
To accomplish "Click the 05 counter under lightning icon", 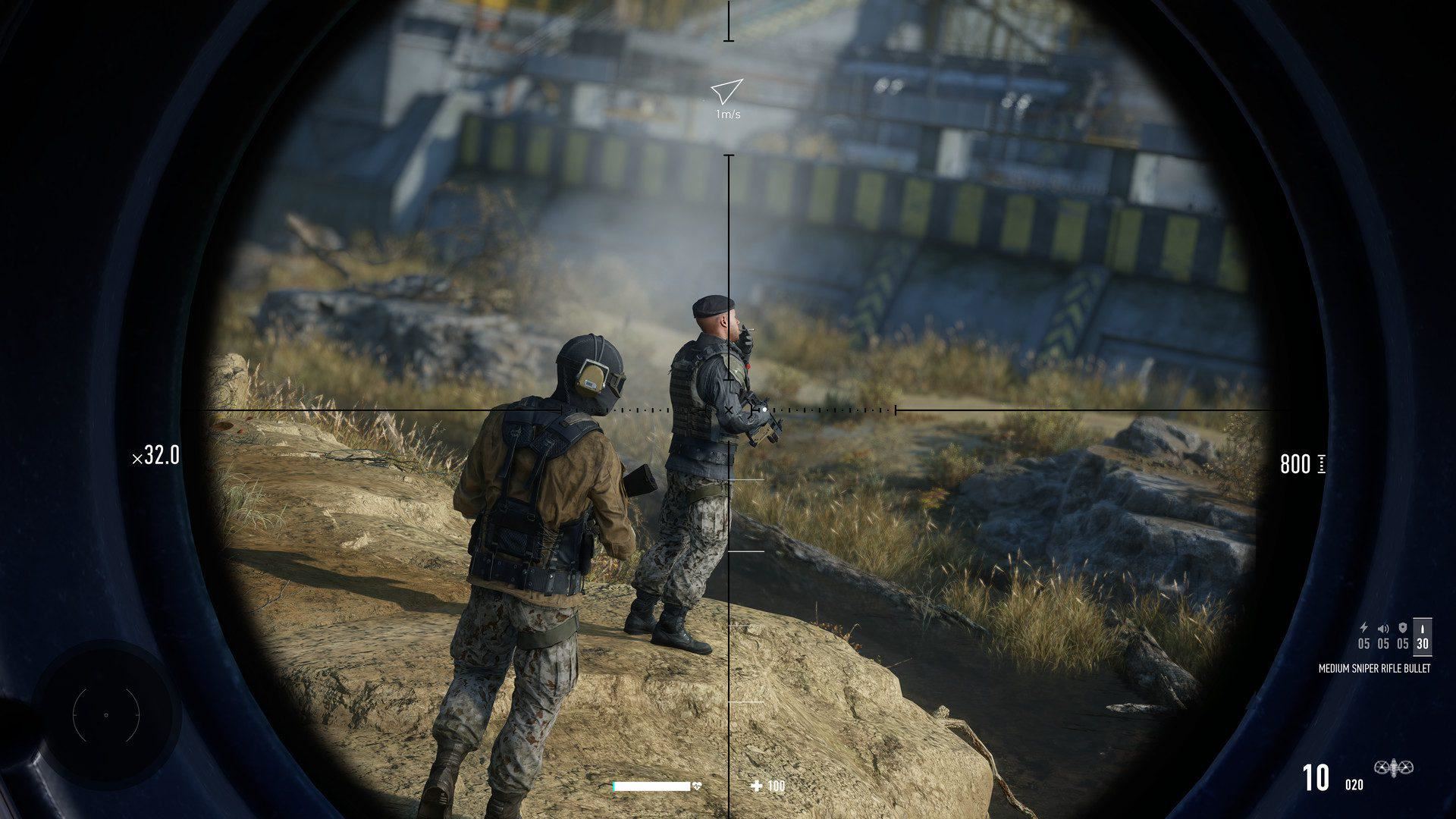I will 1364,643.
